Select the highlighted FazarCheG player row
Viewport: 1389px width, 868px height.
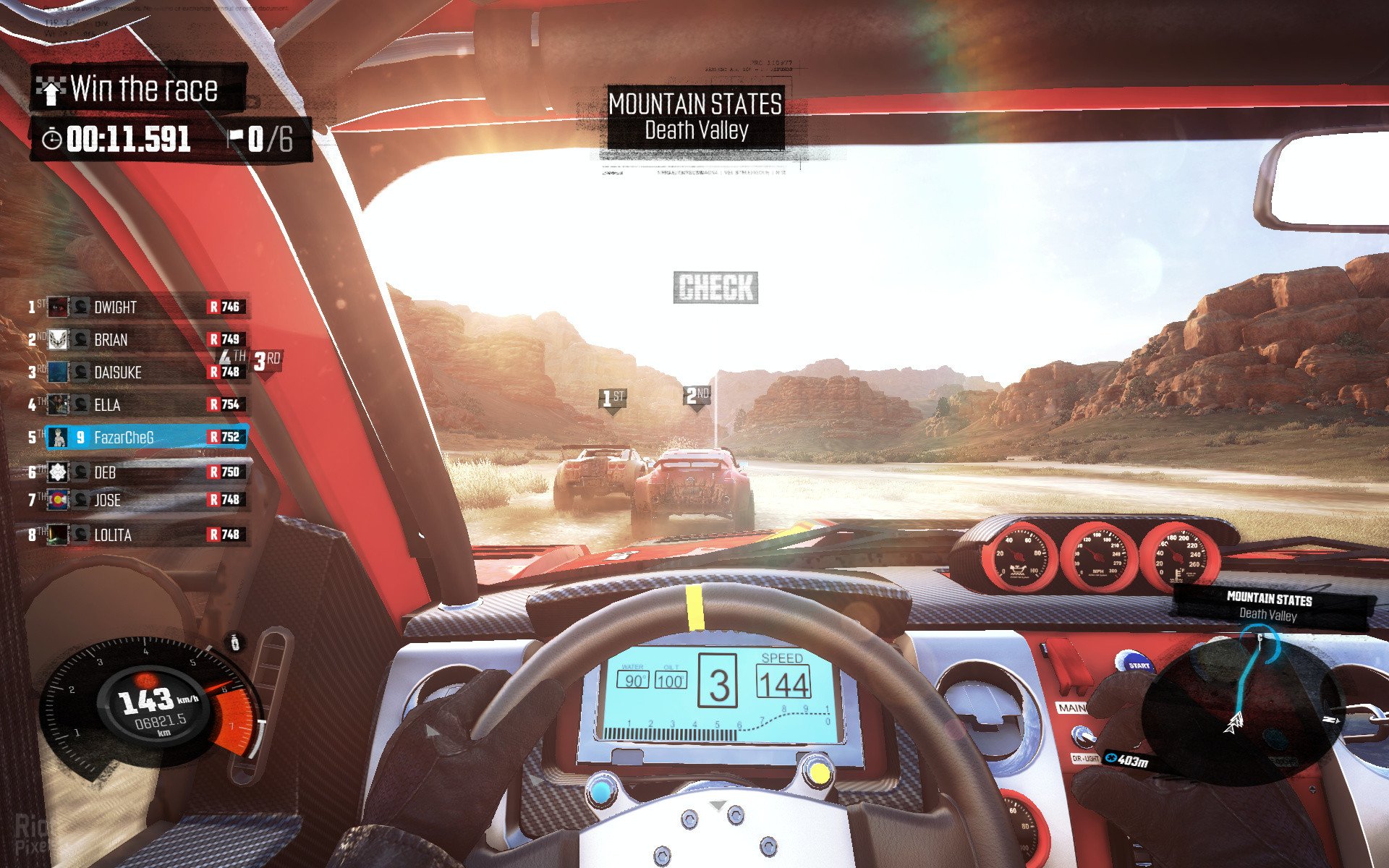pos(145,438)
